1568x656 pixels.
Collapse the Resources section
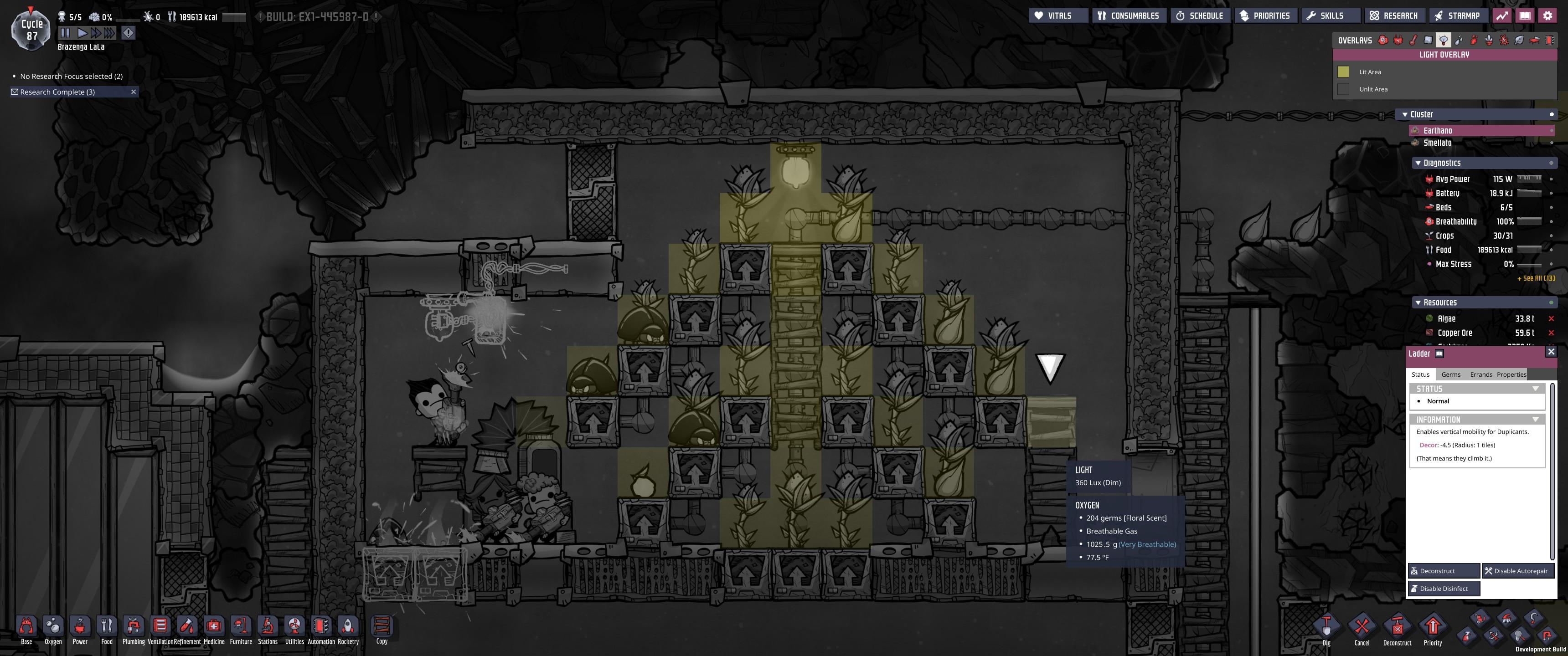tap(1418, 302)
